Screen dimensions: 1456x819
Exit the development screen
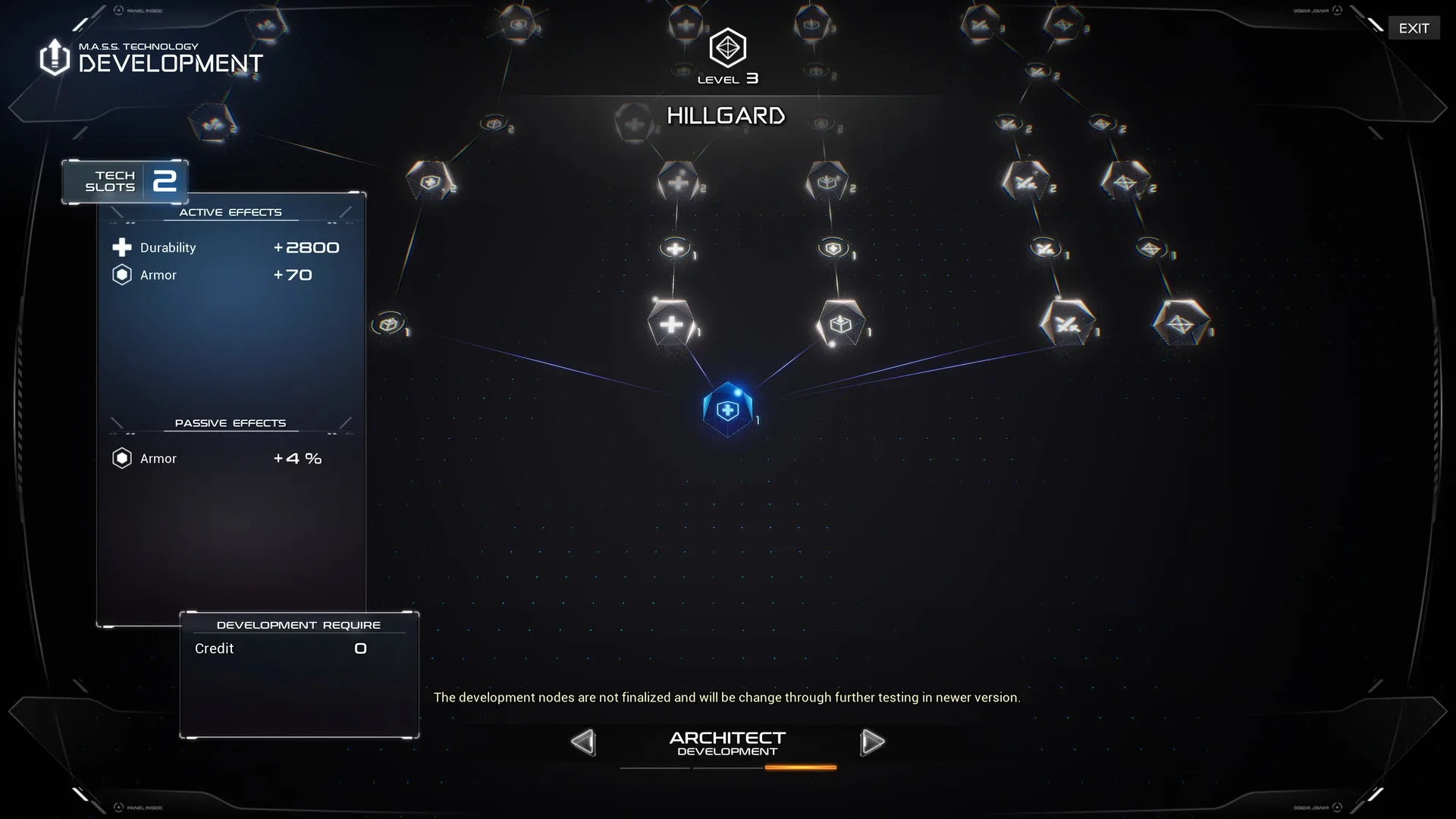(1414, 28)
